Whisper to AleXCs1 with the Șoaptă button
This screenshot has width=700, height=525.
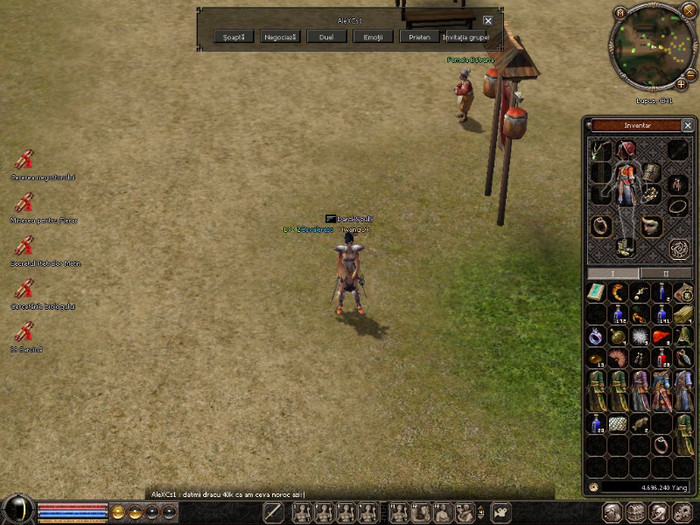coord(234,37)
